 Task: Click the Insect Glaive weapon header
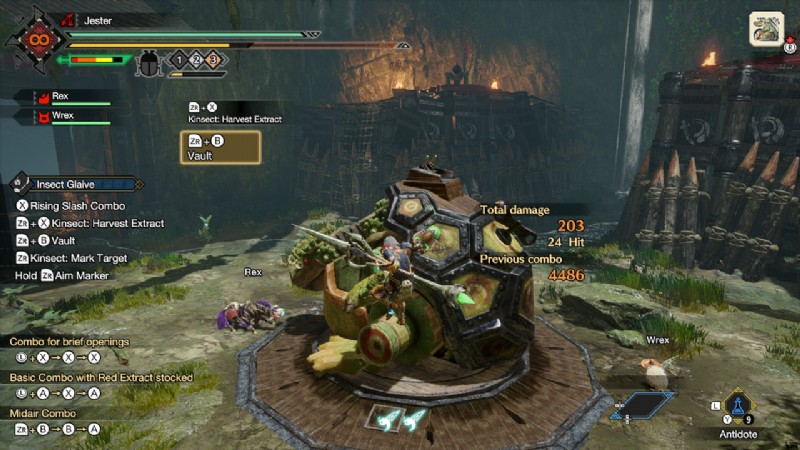pyautogui.click(x=76, y=184)
